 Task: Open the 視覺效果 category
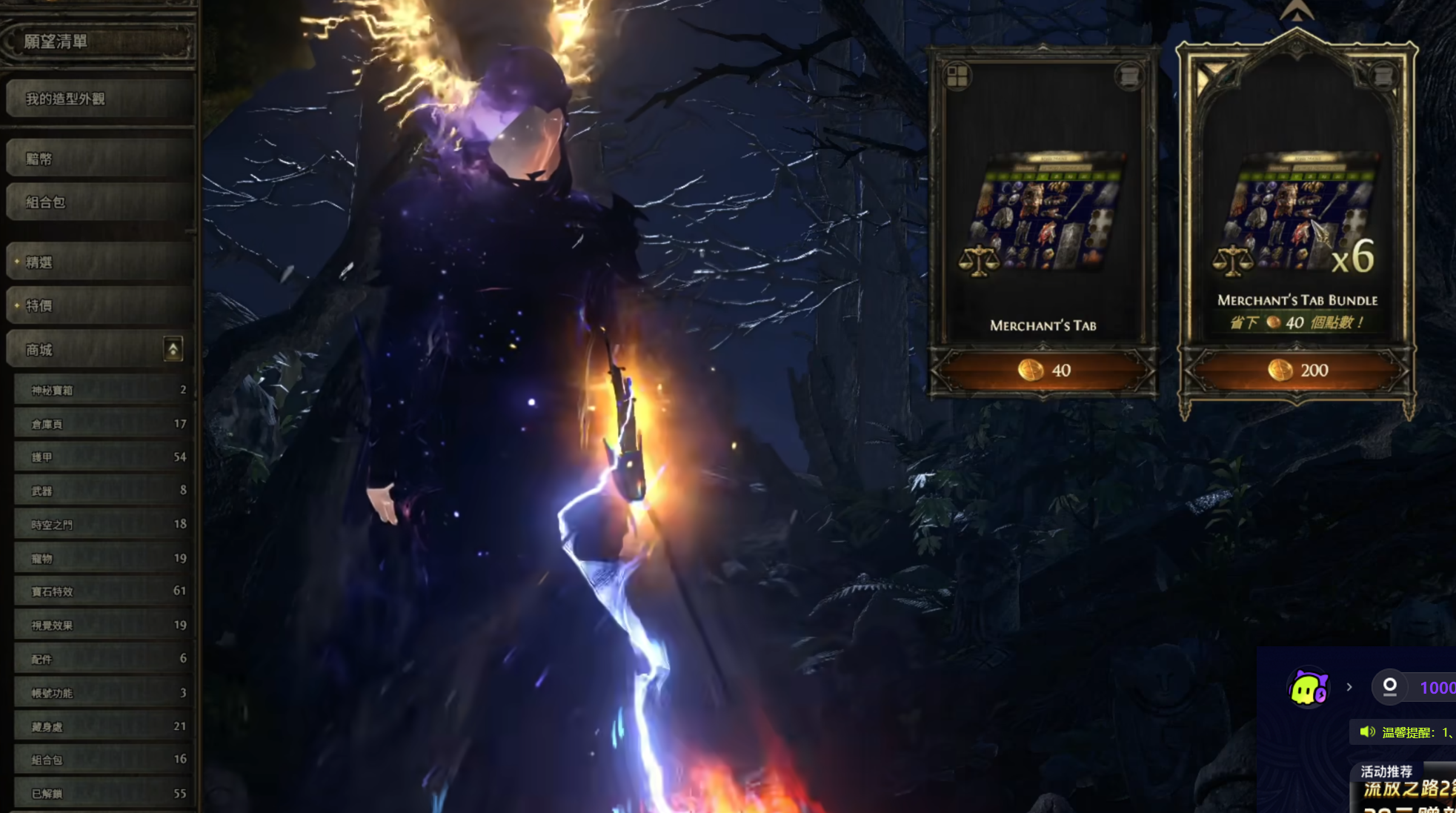click(x=102, y=625)
